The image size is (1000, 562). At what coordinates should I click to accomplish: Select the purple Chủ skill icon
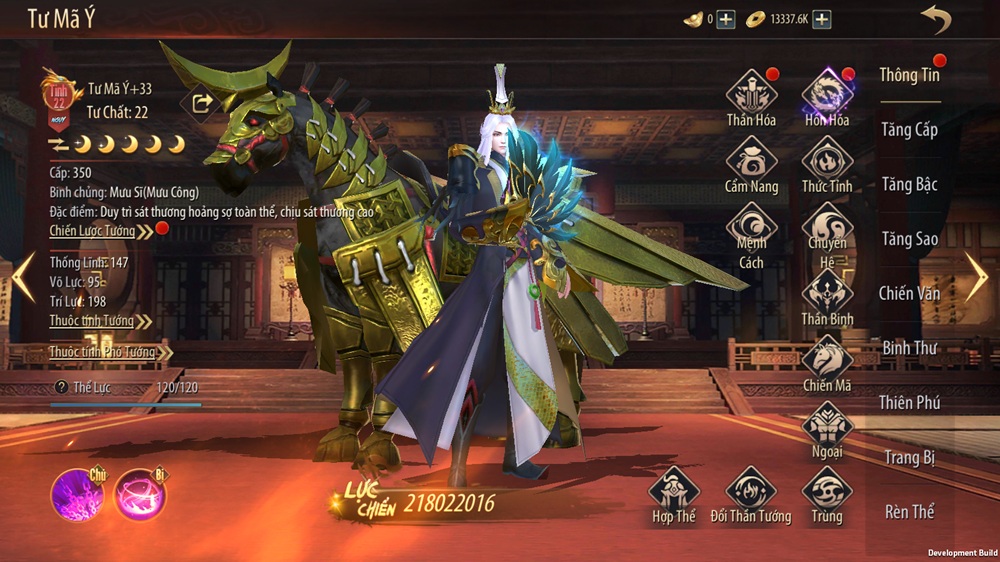76,495
